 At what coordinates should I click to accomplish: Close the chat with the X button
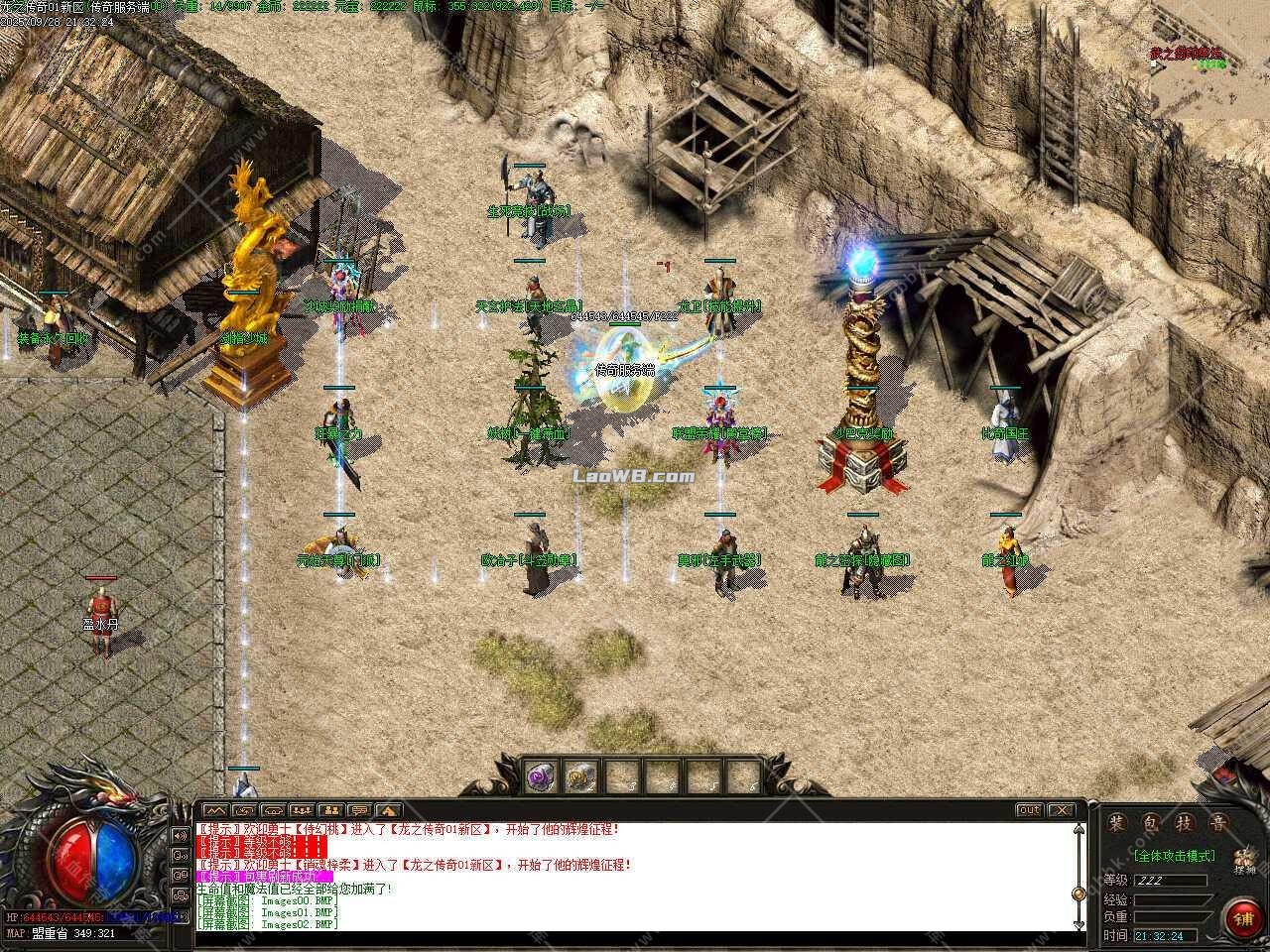click(x=1062, y=810)
